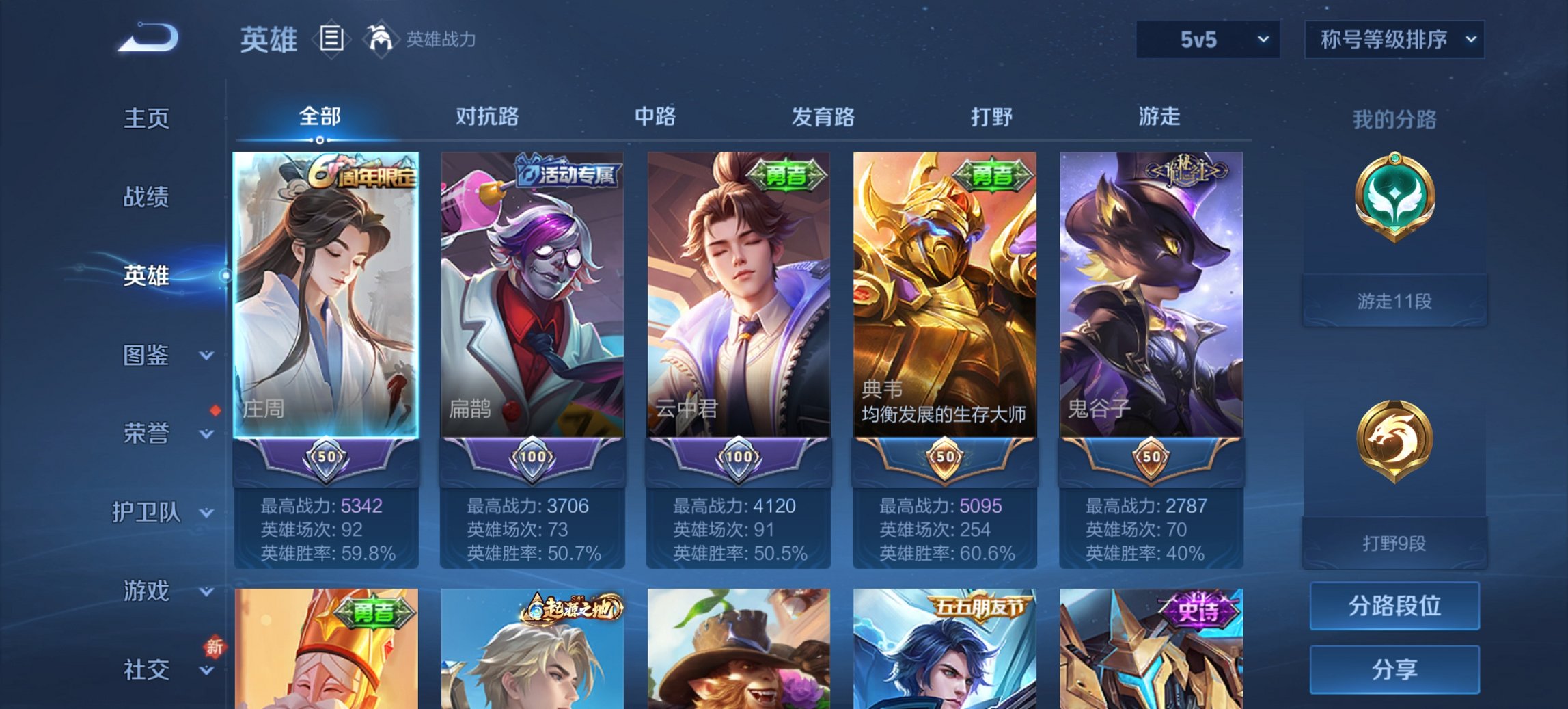Switch to the 中路 tab

(x=655, y=116)
